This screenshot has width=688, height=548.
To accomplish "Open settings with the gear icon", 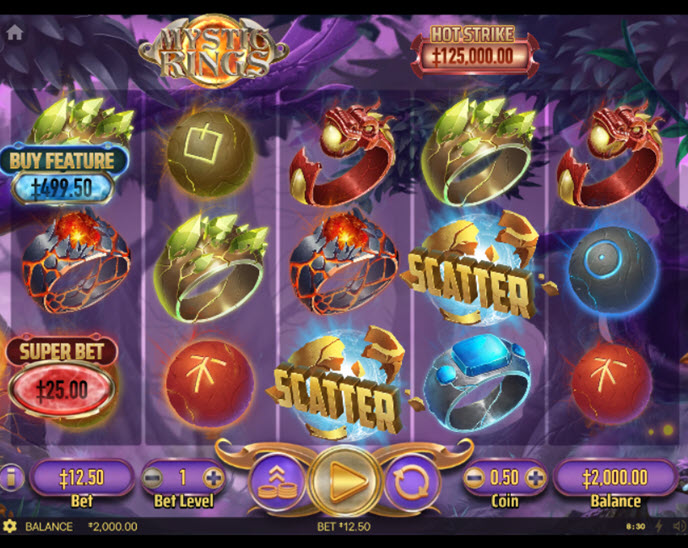I will pos(10,526).
